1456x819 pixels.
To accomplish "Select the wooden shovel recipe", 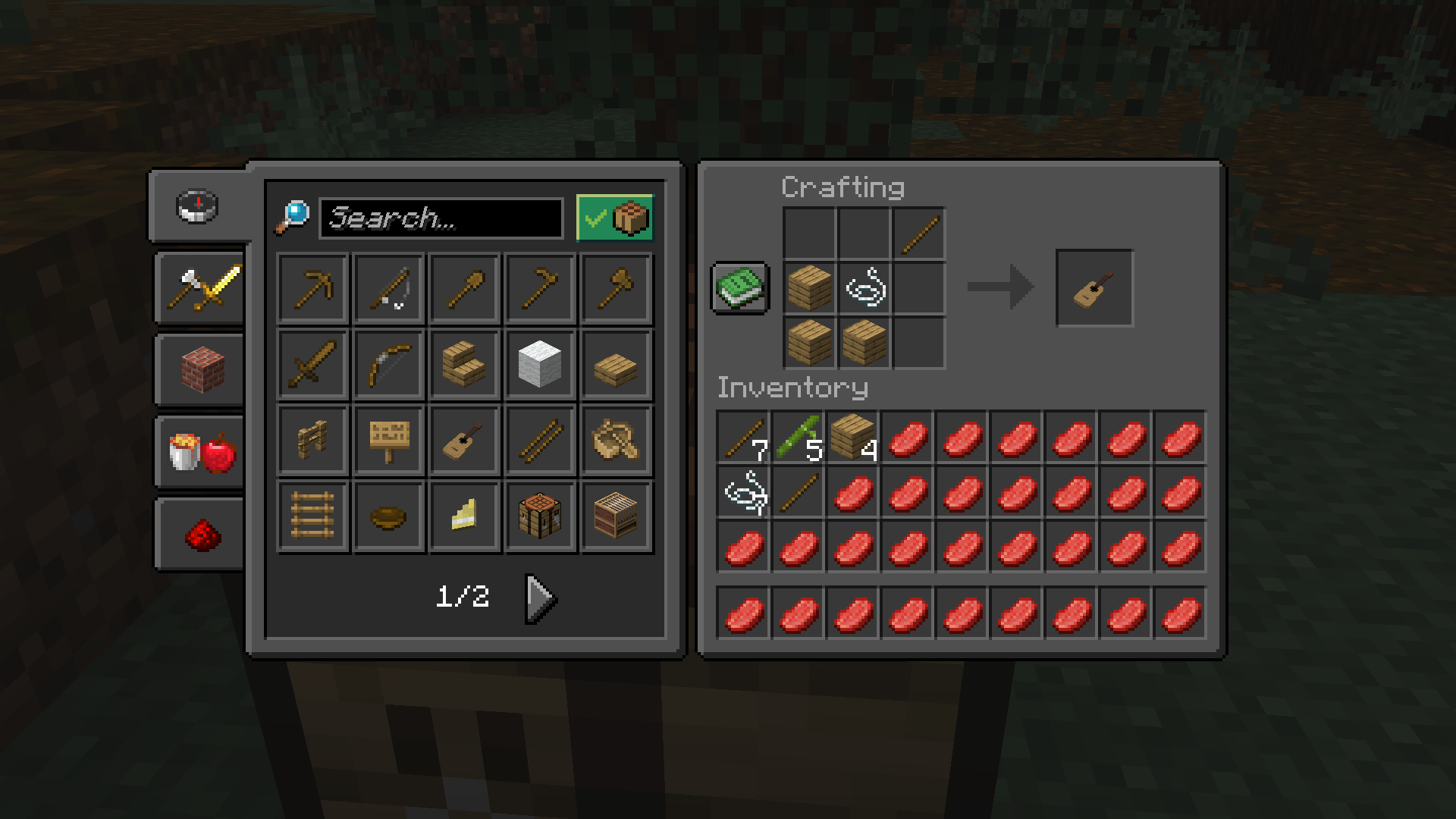I will 463,289.
